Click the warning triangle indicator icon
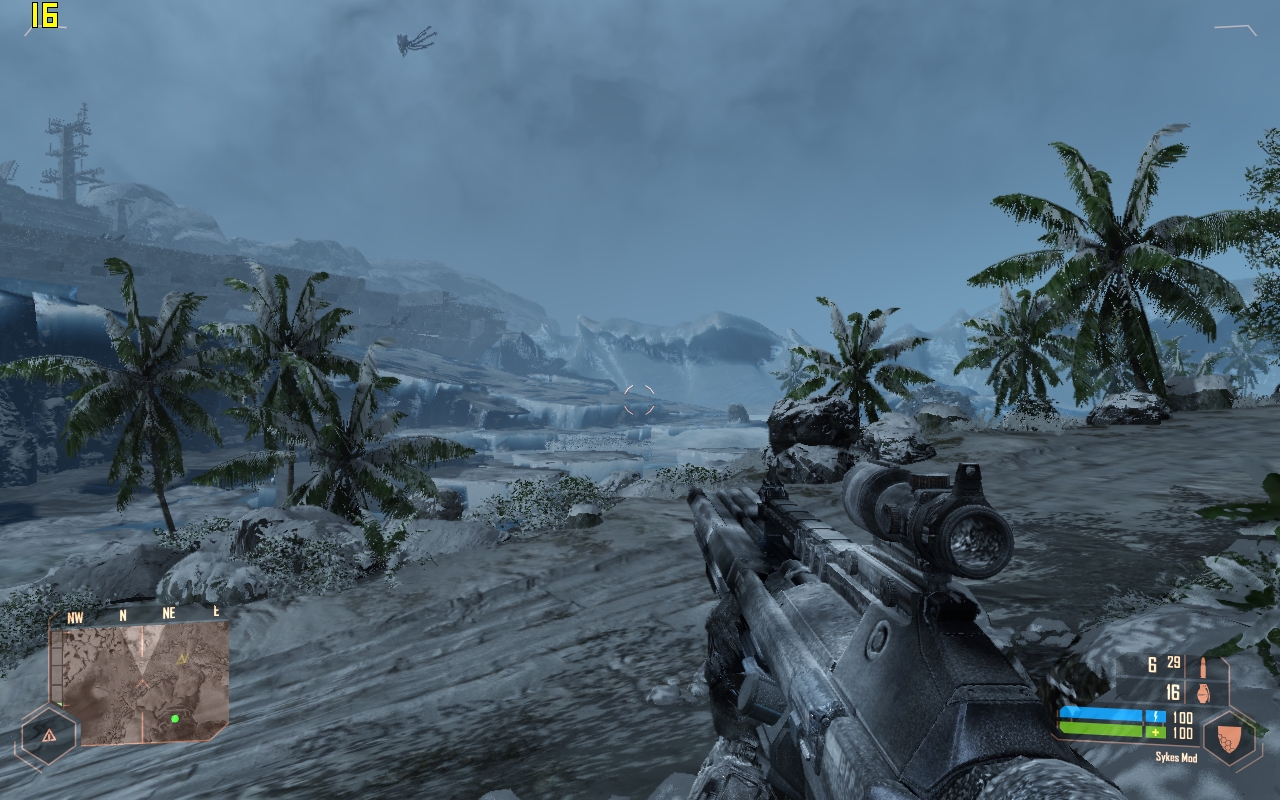The width and height of the screenshot is (1280, 800). (x=49, y=735)
